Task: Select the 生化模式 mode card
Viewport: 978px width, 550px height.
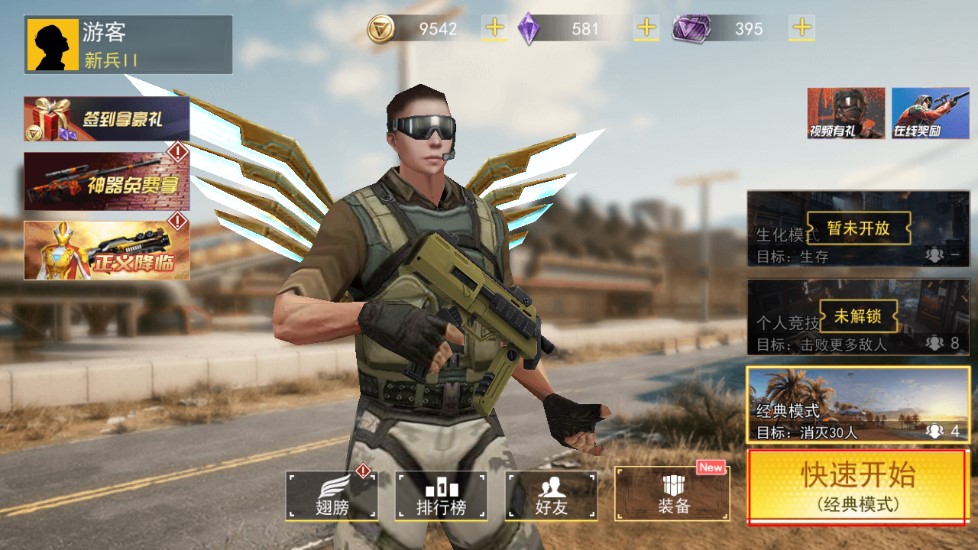Action: [x=858, y=229]
